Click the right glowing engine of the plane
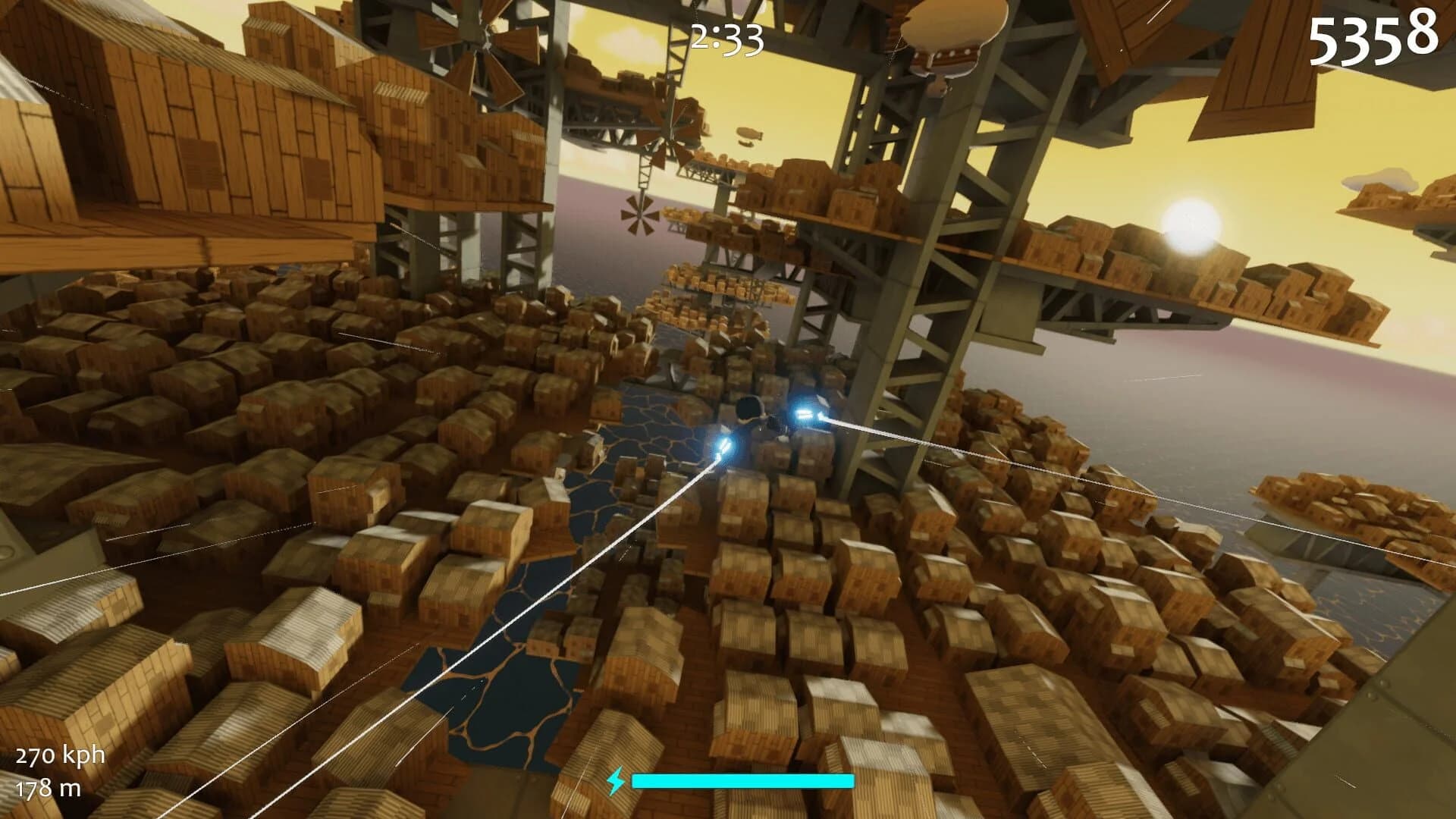 (804, 413)
